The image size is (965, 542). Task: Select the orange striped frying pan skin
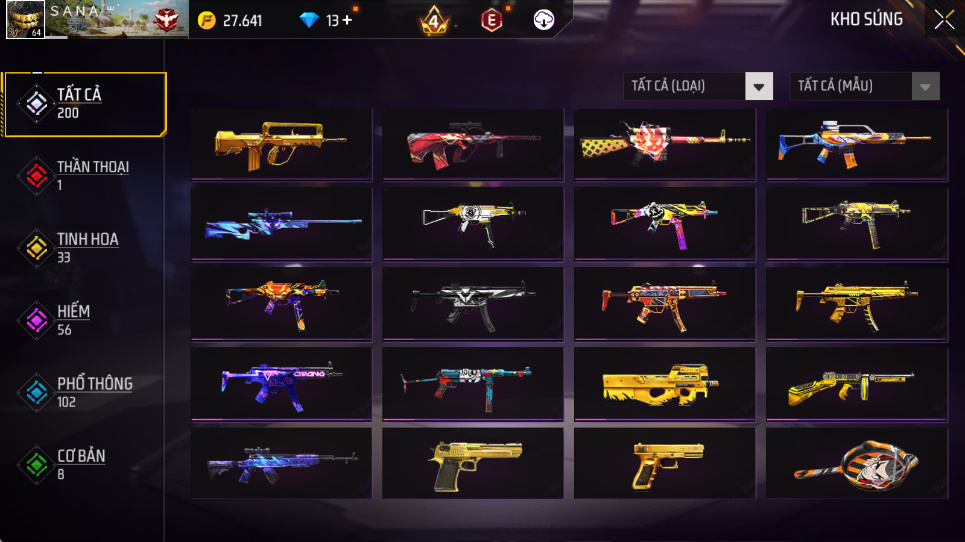coord(856,464)
